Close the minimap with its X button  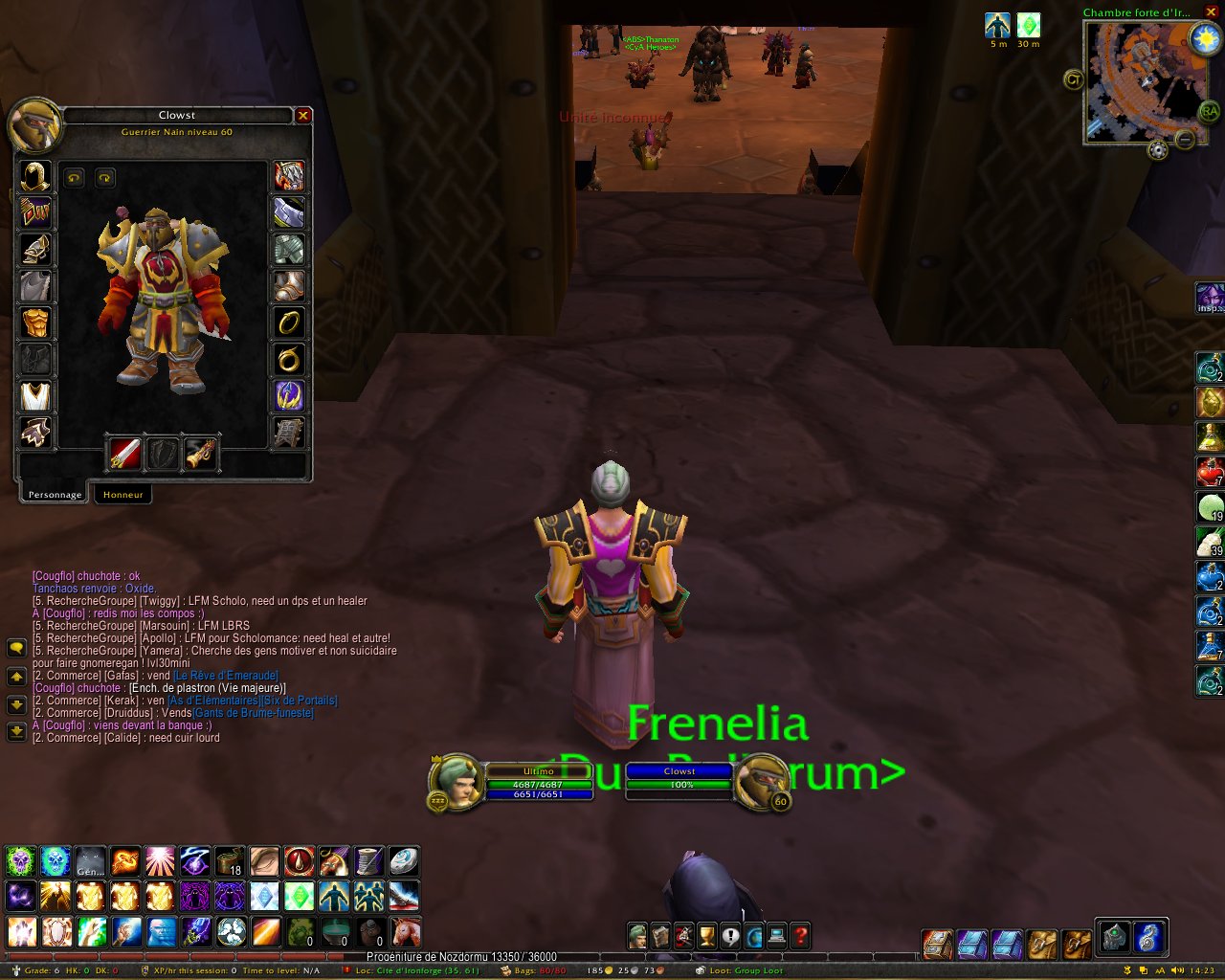1211,12
